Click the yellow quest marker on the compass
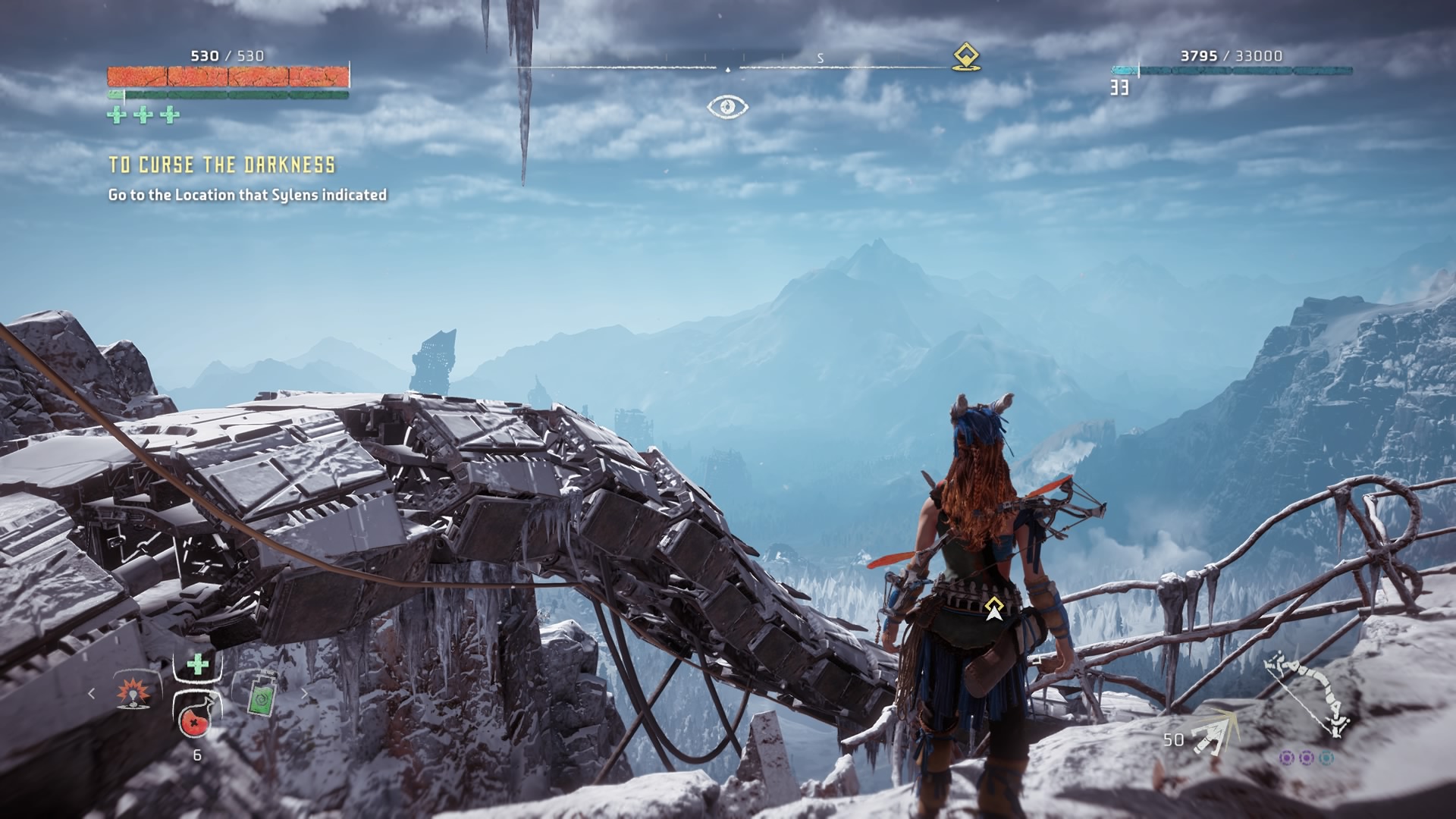Image resolution: width=1456 pixels, height=819 pixels. point(965,57)
